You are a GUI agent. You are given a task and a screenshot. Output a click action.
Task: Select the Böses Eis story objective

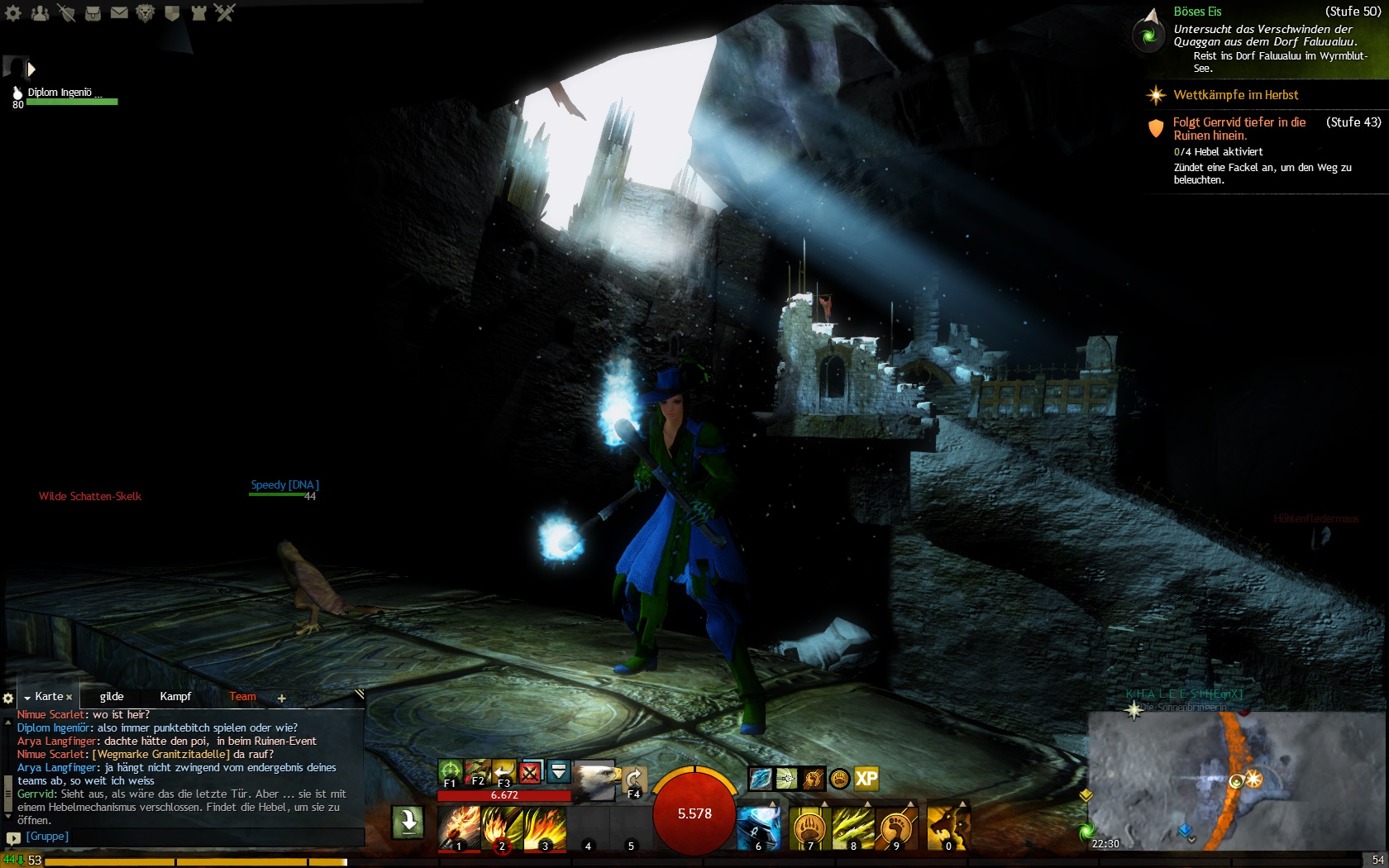(1197, 12)
